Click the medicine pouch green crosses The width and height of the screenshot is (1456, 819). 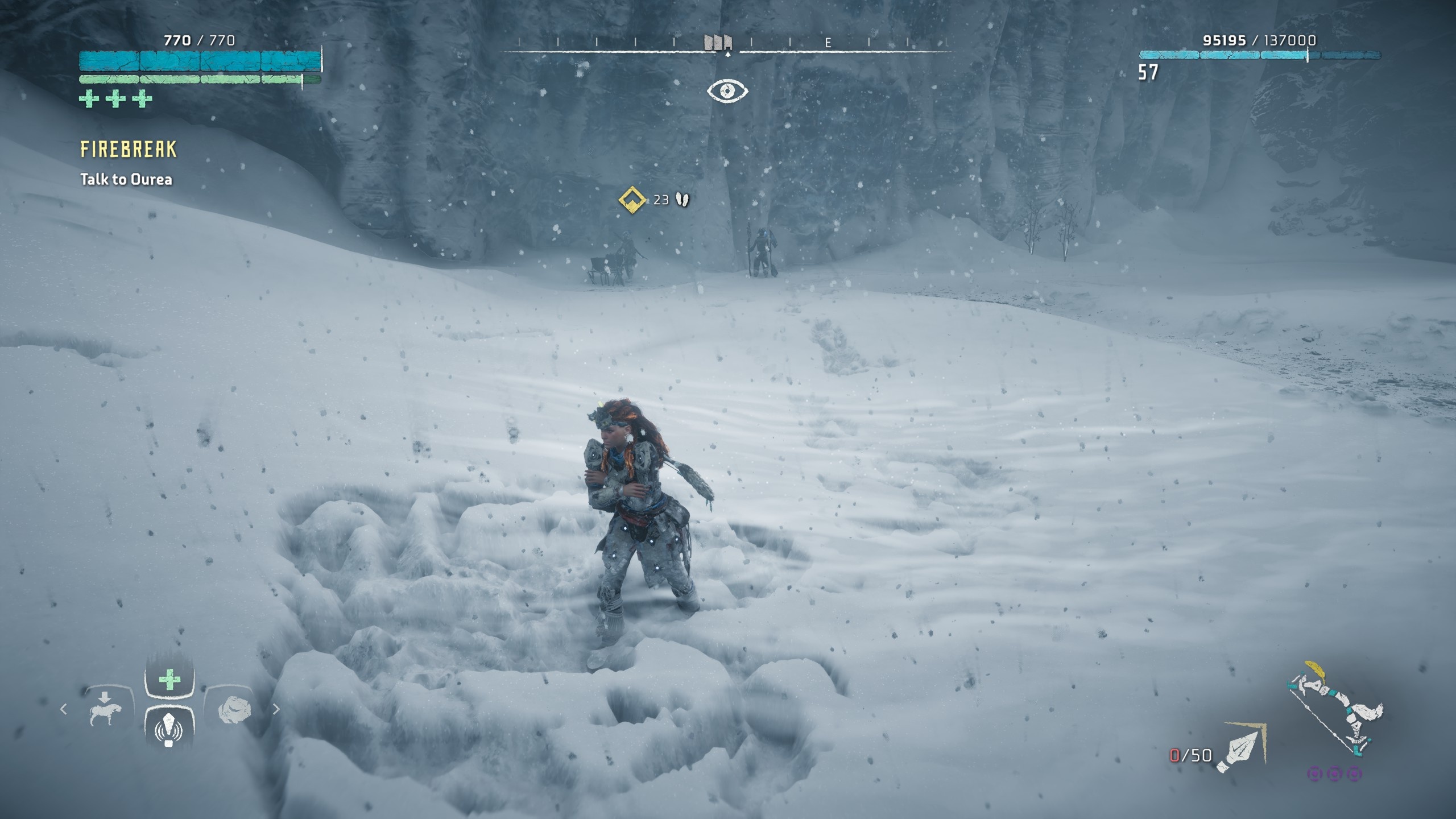pos(115,99)
